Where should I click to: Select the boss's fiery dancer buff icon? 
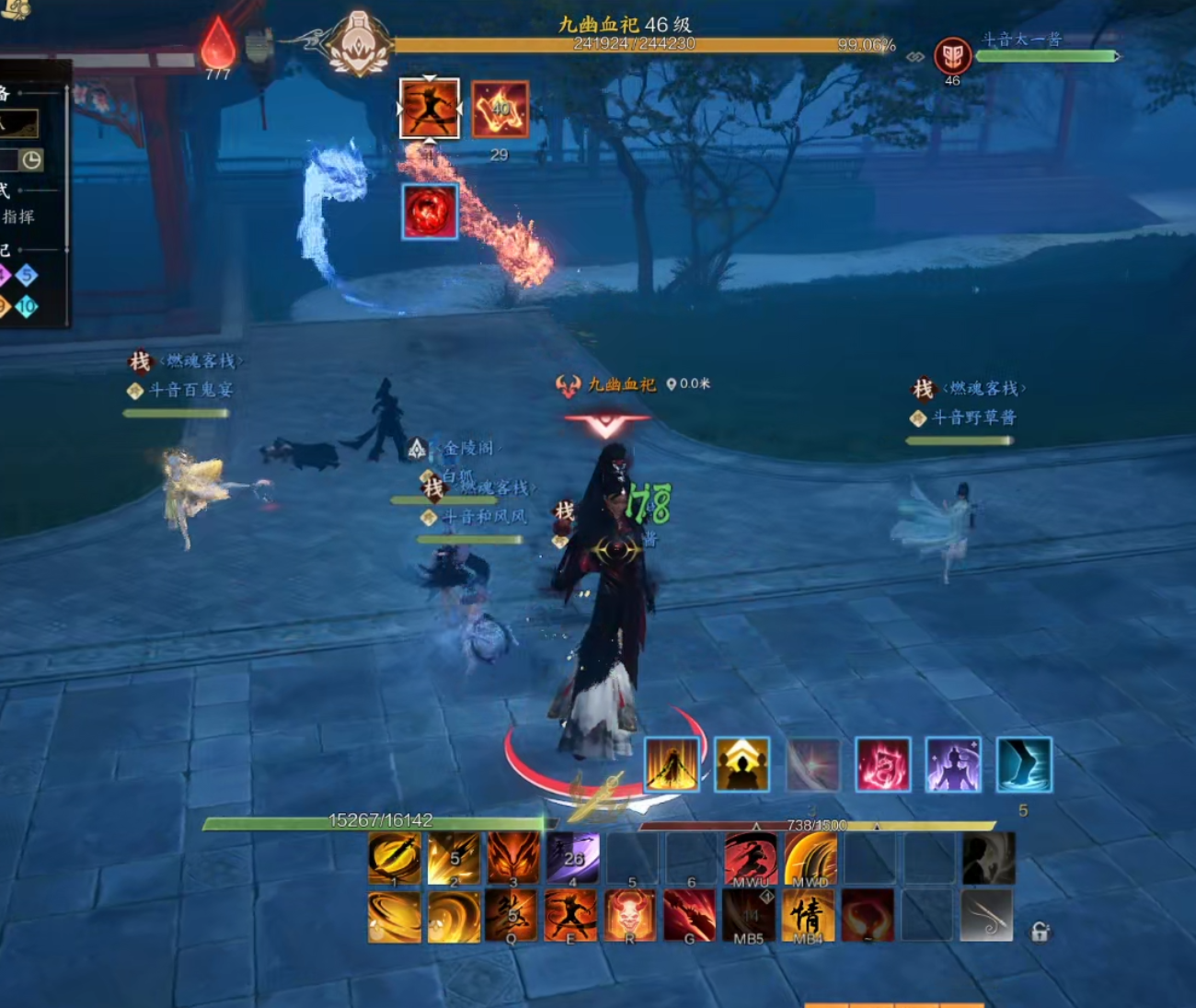point(430,109)
